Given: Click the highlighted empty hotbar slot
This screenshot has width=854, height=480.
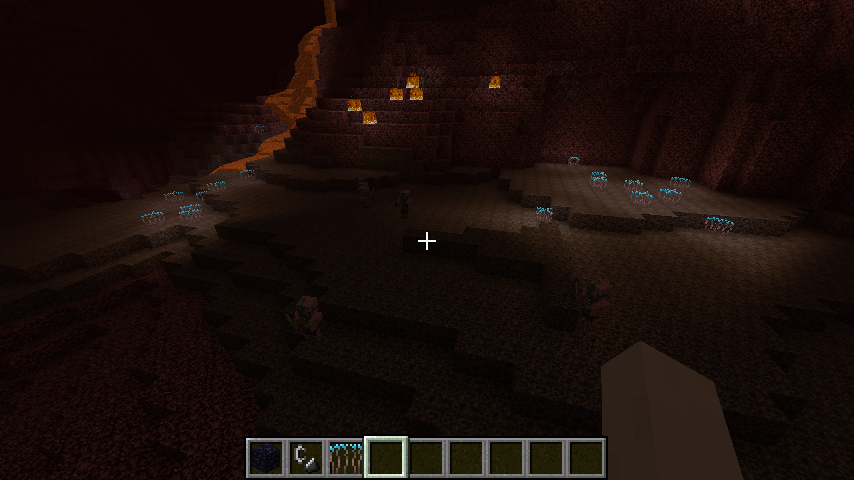Looking at the screenshot, I should point(385,458).
